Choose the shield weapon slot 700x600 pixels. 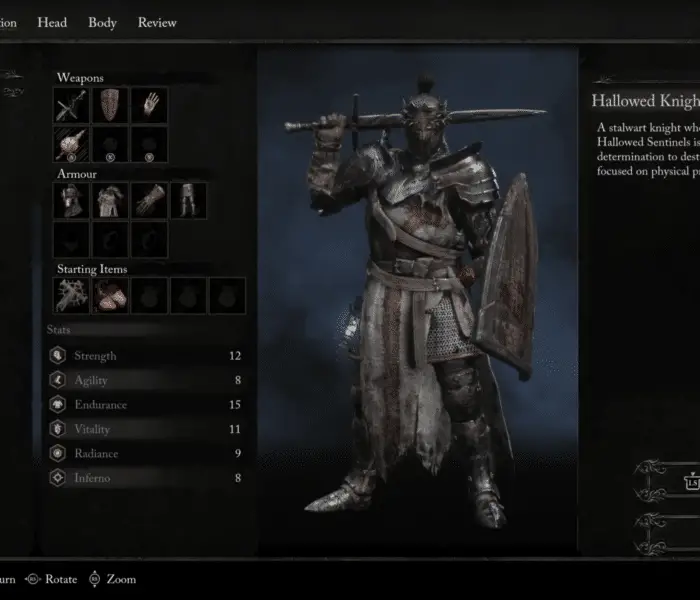pos(111,105)
